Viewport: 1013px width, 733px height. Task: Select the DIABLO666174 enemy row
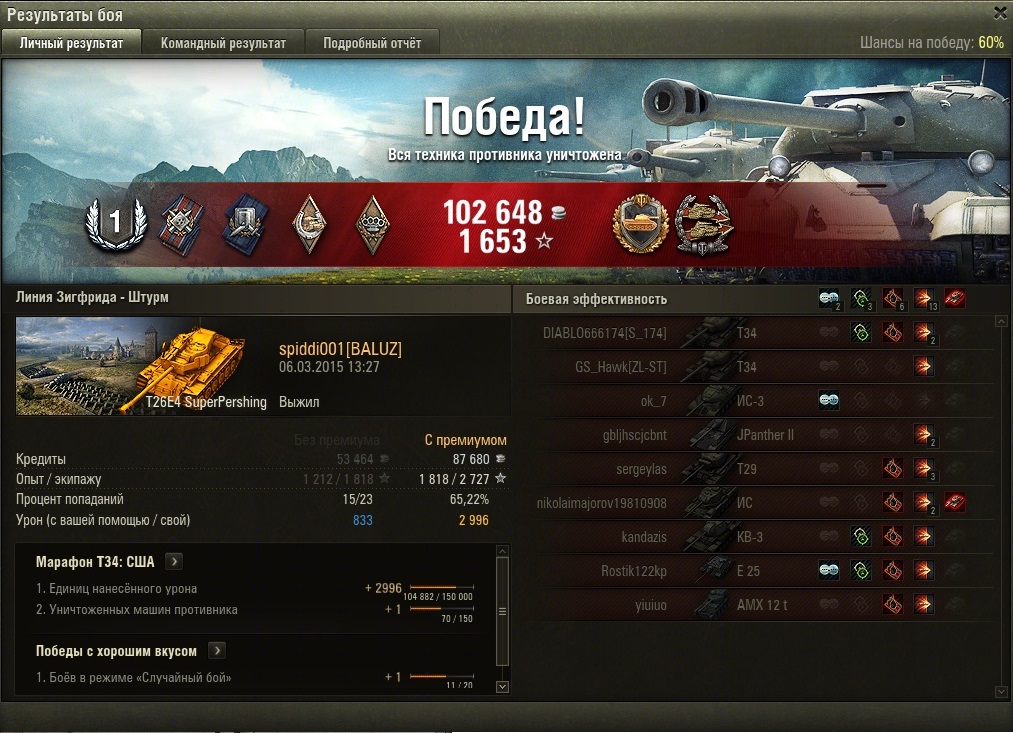coord(750,333)
